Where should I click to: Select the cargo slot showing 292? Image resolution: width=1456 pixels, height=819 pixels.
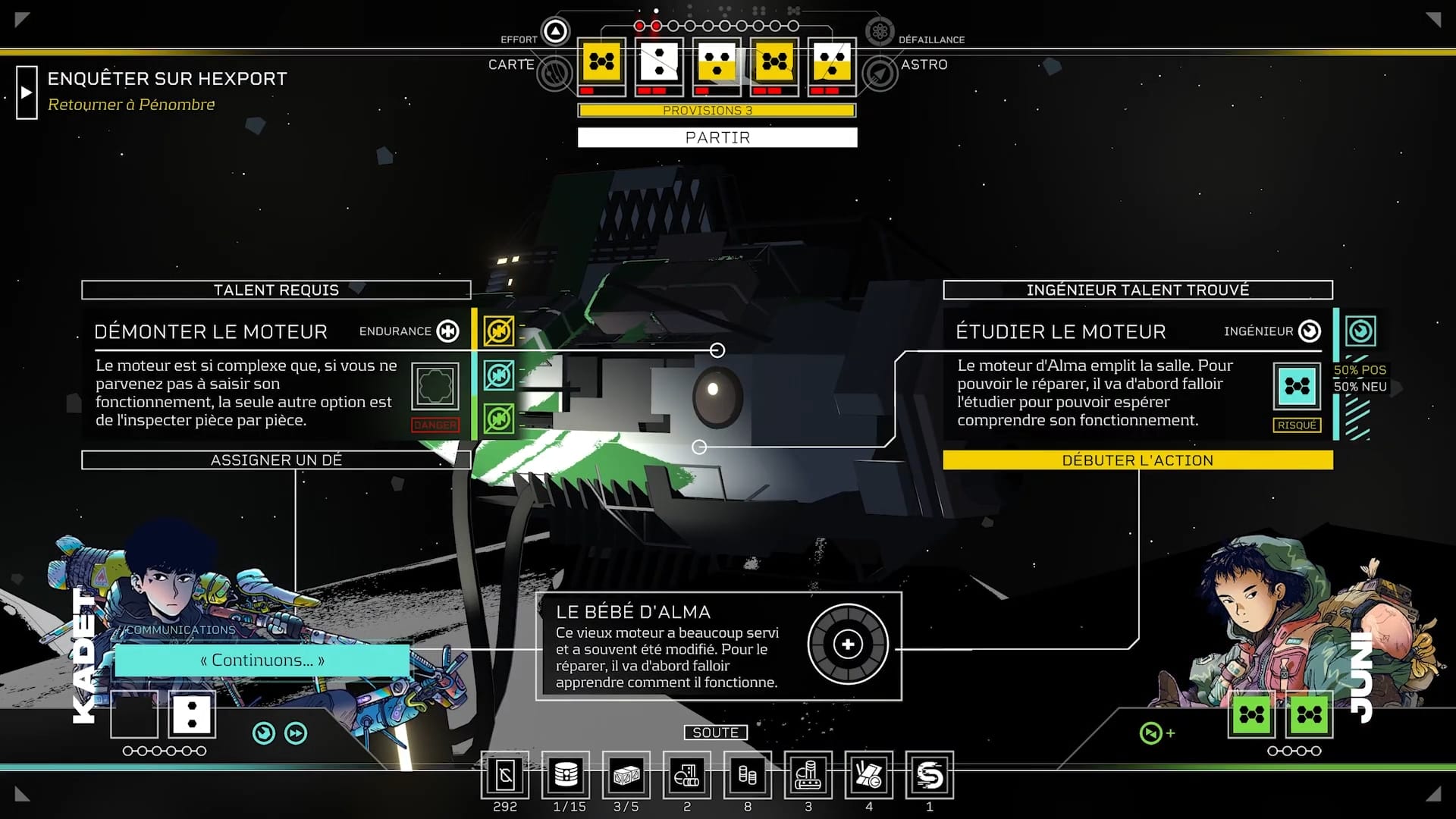pyautogui.click(x=505, y=776)
